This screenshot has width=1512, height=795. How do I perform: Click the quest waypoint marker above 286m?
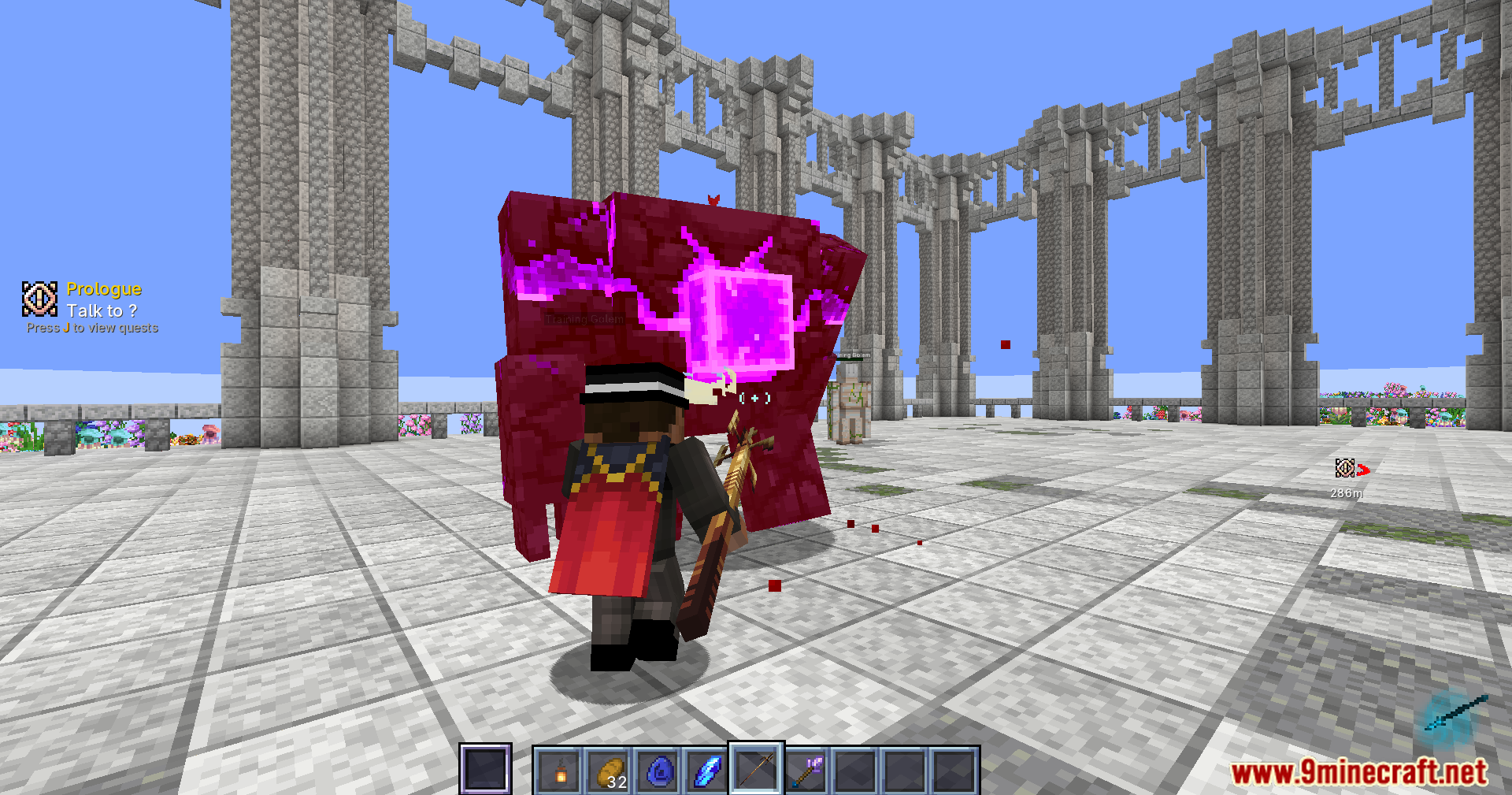pyautogui.click(x=1345, y=469)
